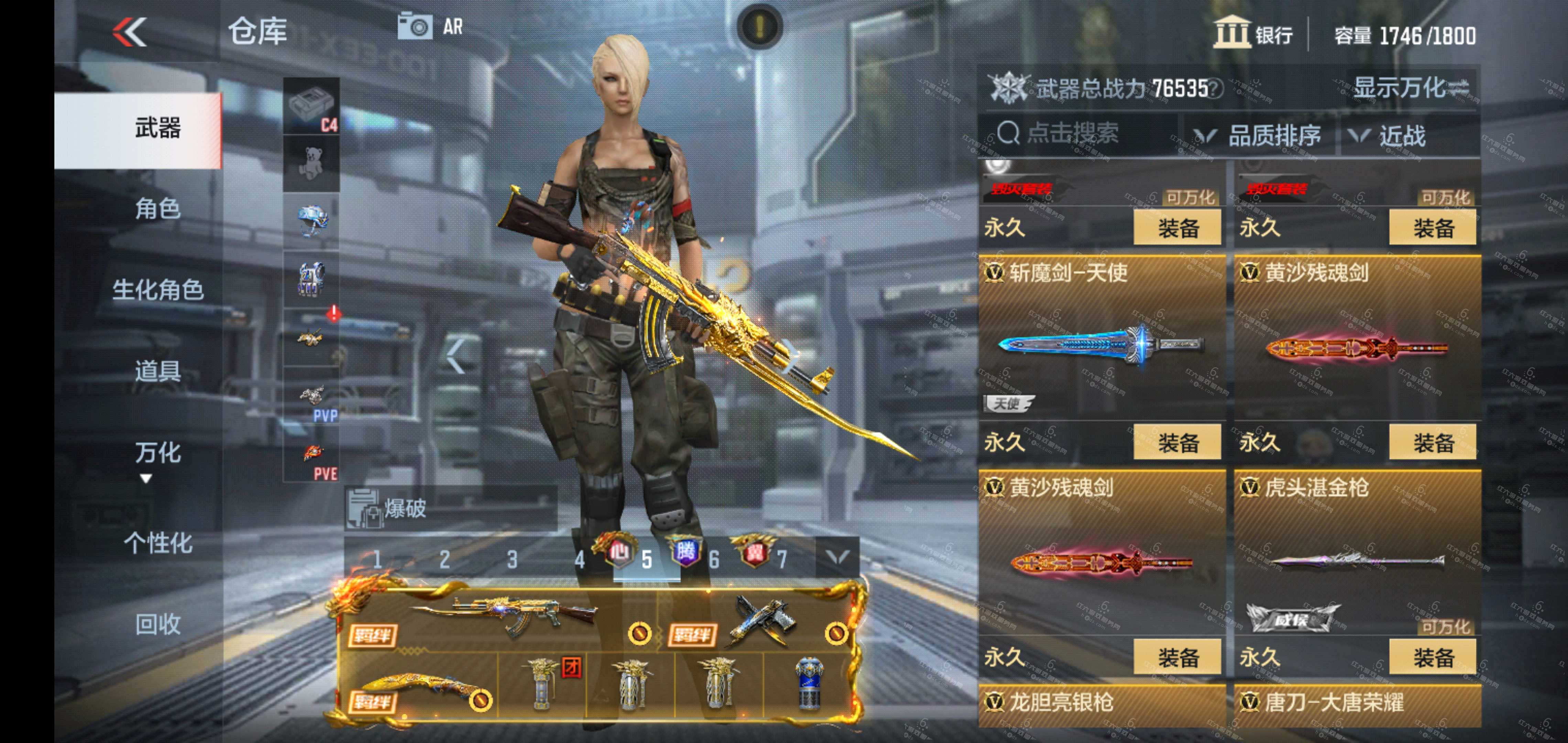The image size is (1568, 743).
Task: Open the AR camera view
Action: click(x=430, y=27)
